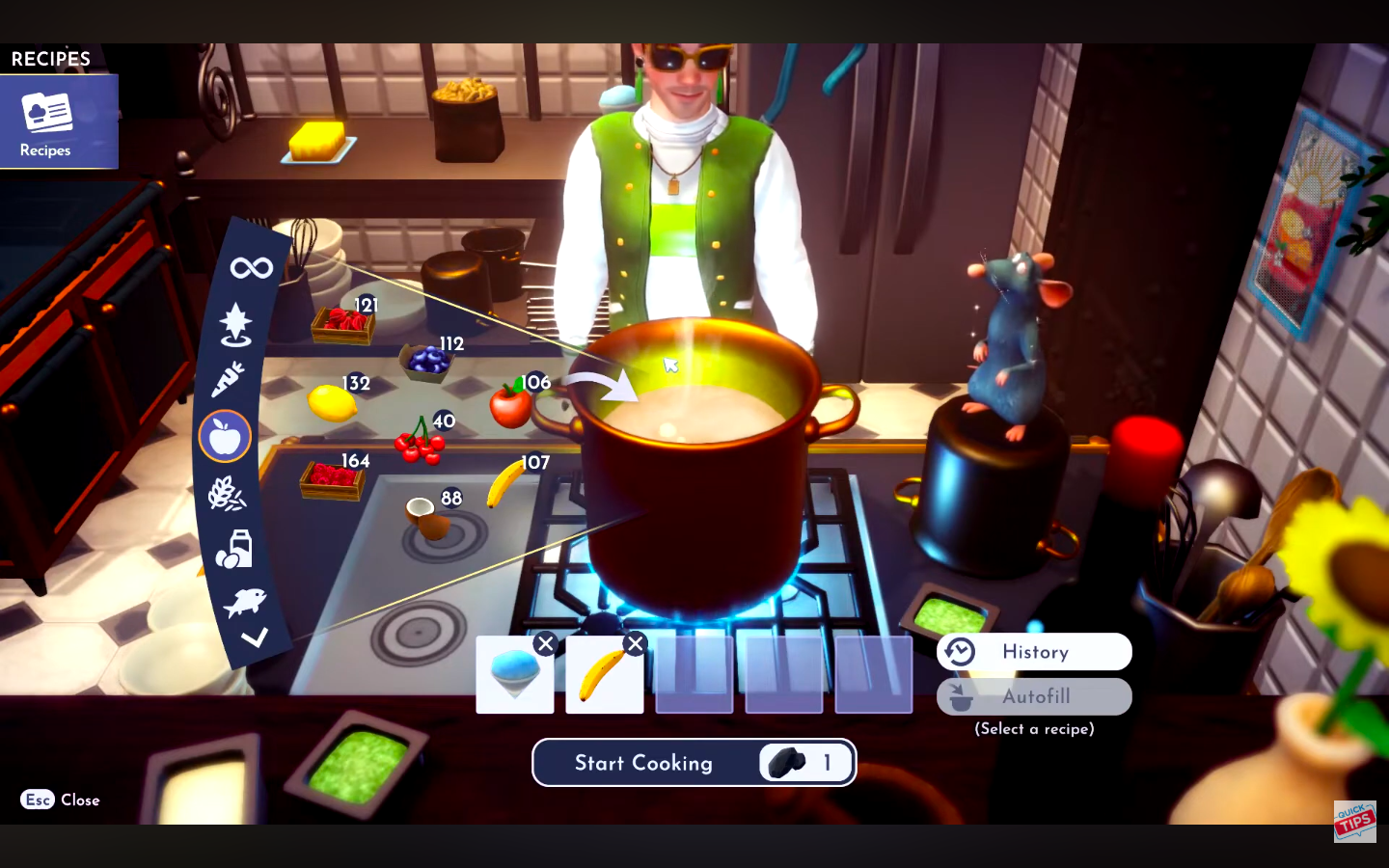Click the Quick Tips badge
Viewport: 1389px width, 868px height.
1354,821
